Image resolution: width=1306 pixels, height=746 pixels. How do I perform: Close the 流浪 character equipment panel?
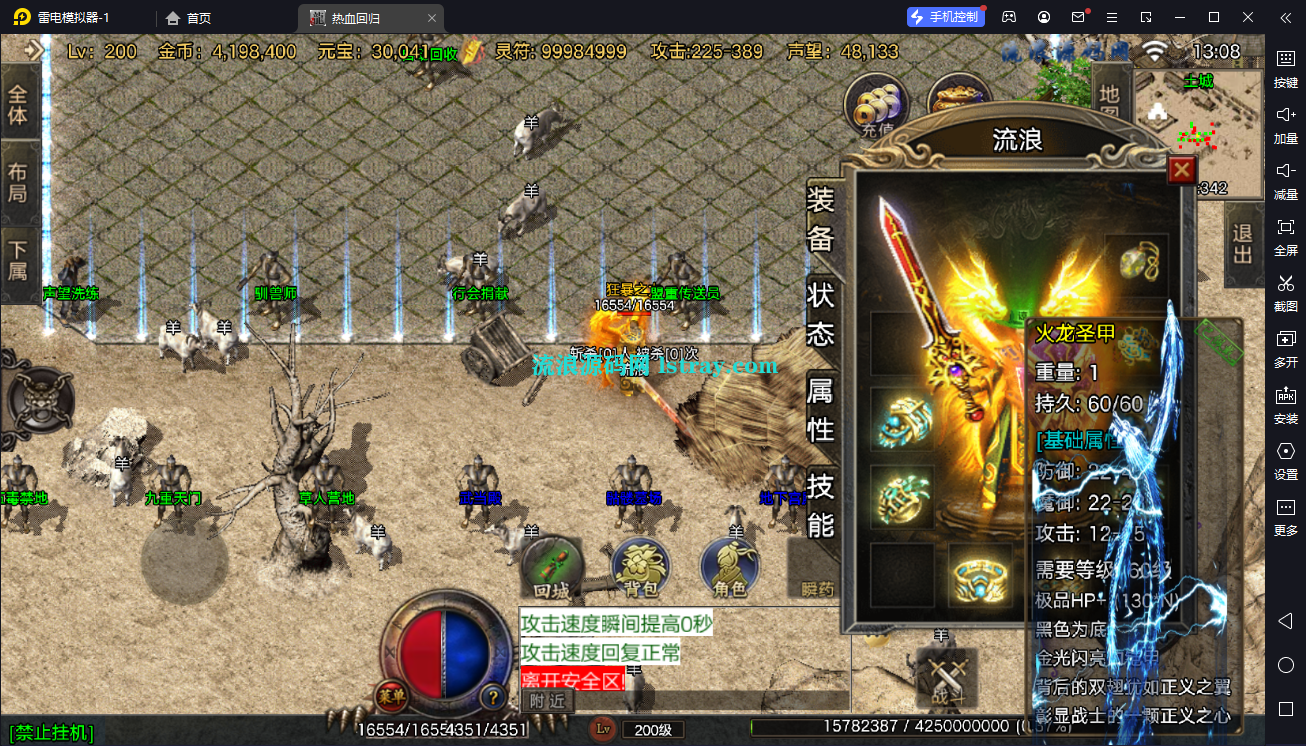pyautogui.click(x=1182, y=170)
